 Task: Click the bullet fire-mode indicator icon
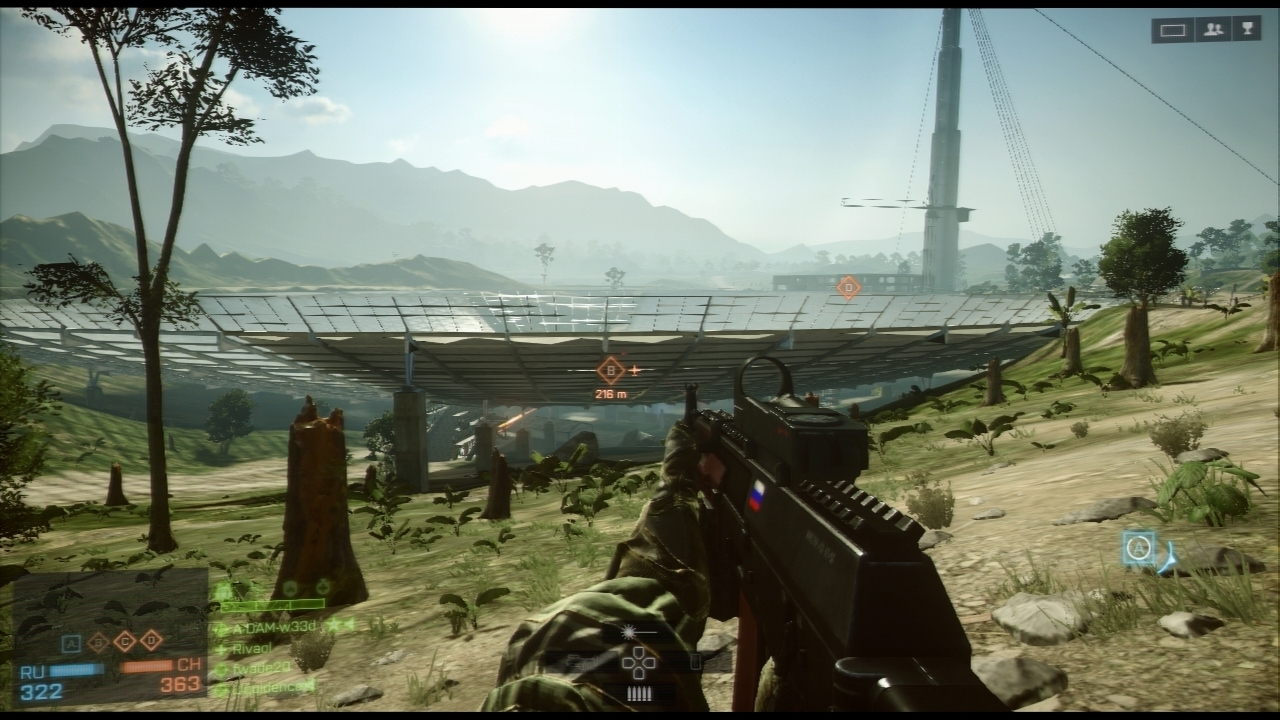637,693
